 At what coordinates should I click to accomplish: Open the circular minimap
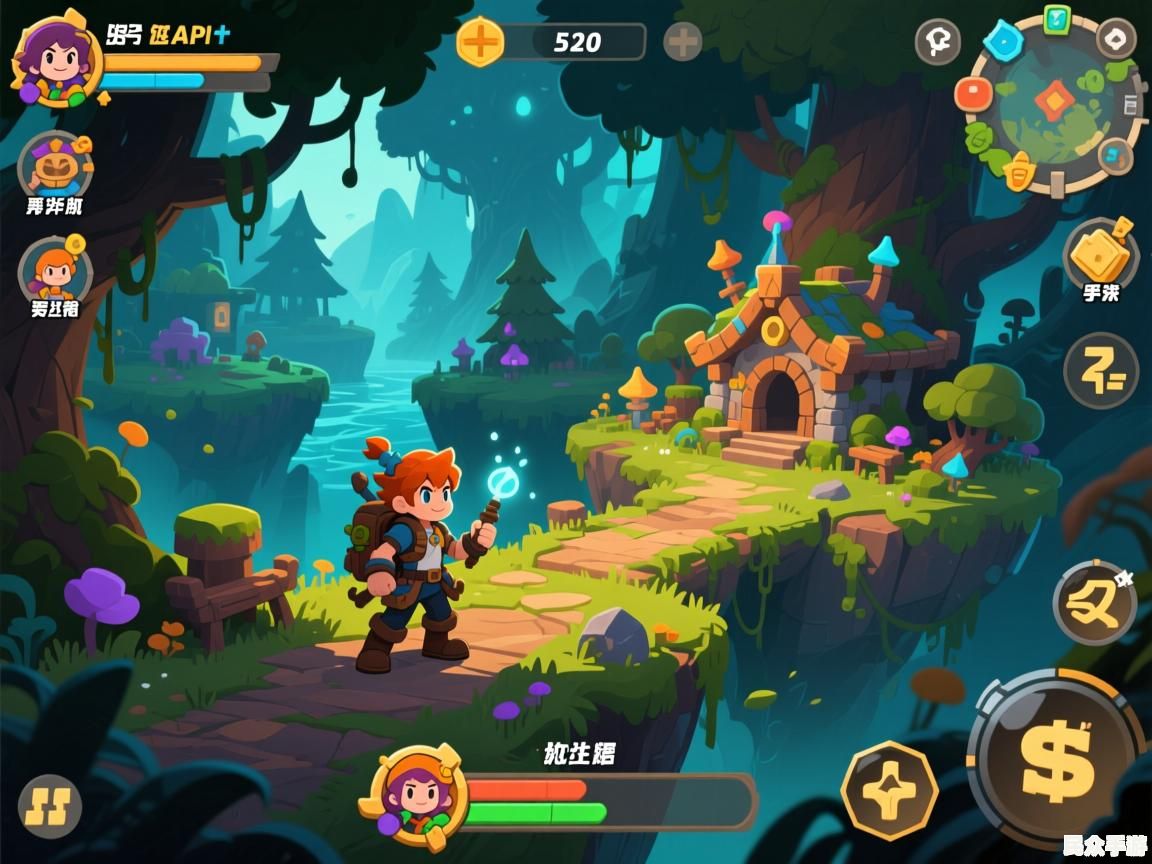pos(1051,102)
